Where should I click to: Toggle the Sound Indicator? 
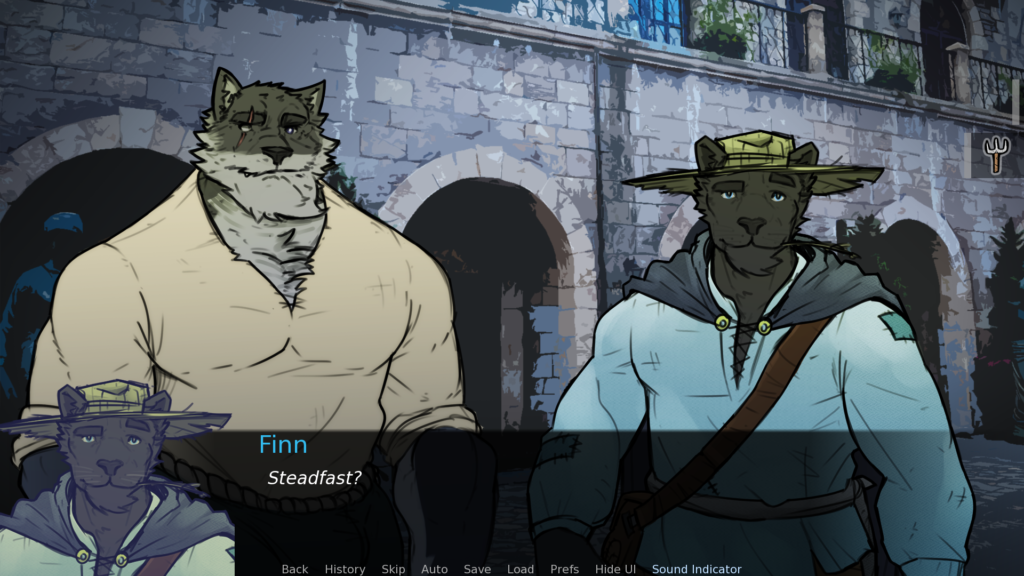coord(697,569)
